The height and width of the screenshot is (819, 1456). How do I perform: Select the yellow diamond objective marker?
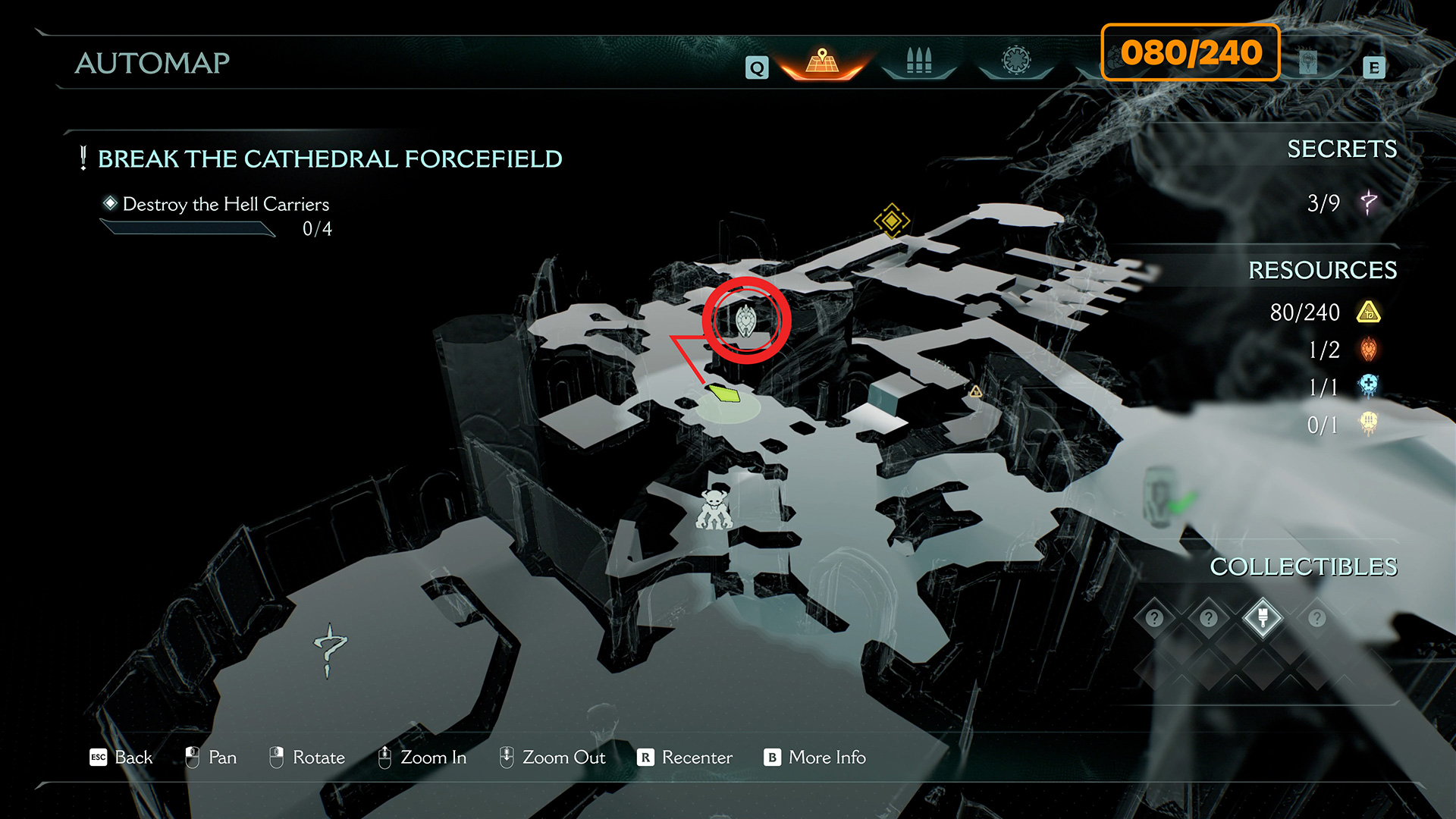point(891,221)
